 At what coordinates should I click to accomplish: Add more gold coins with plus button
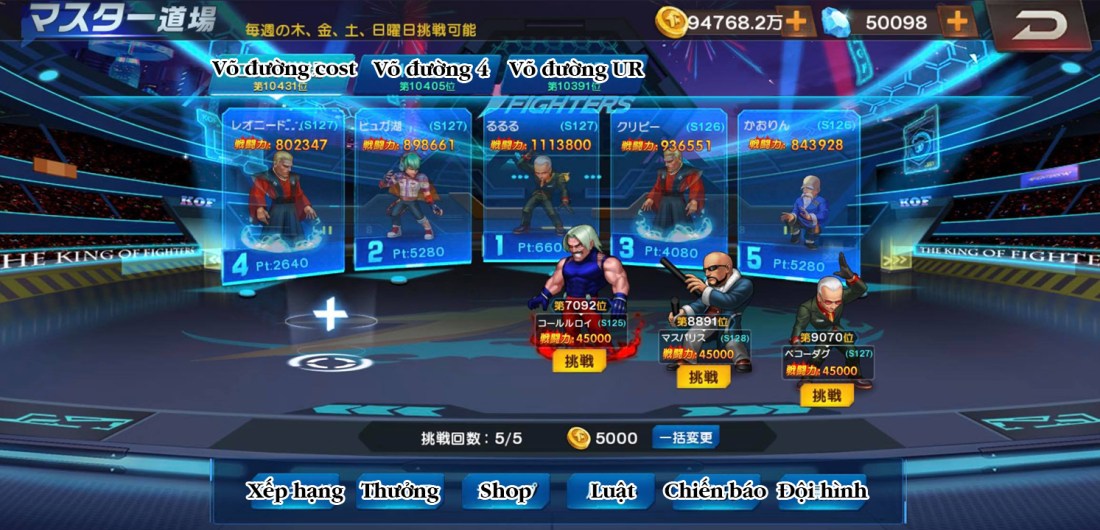coord(796,21)
